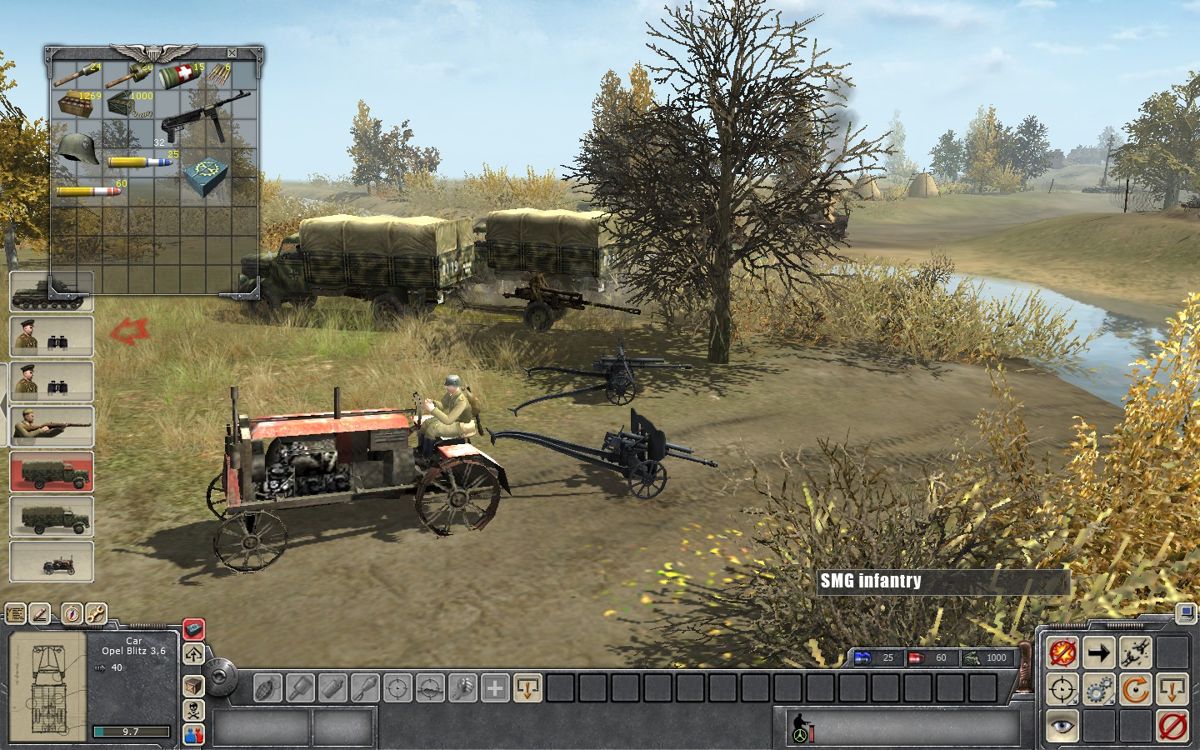Activate the orange rotate command
Image resolution: width=1200 pixels, height=750 pixels.
[x=1135, y=689]
